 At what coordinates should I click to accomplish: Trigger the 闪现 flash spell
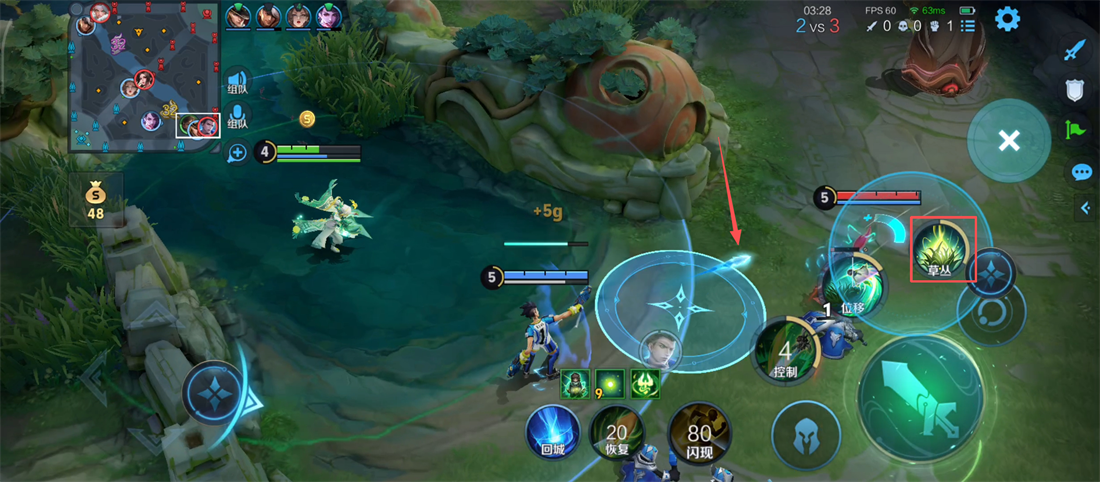[699, 435]
